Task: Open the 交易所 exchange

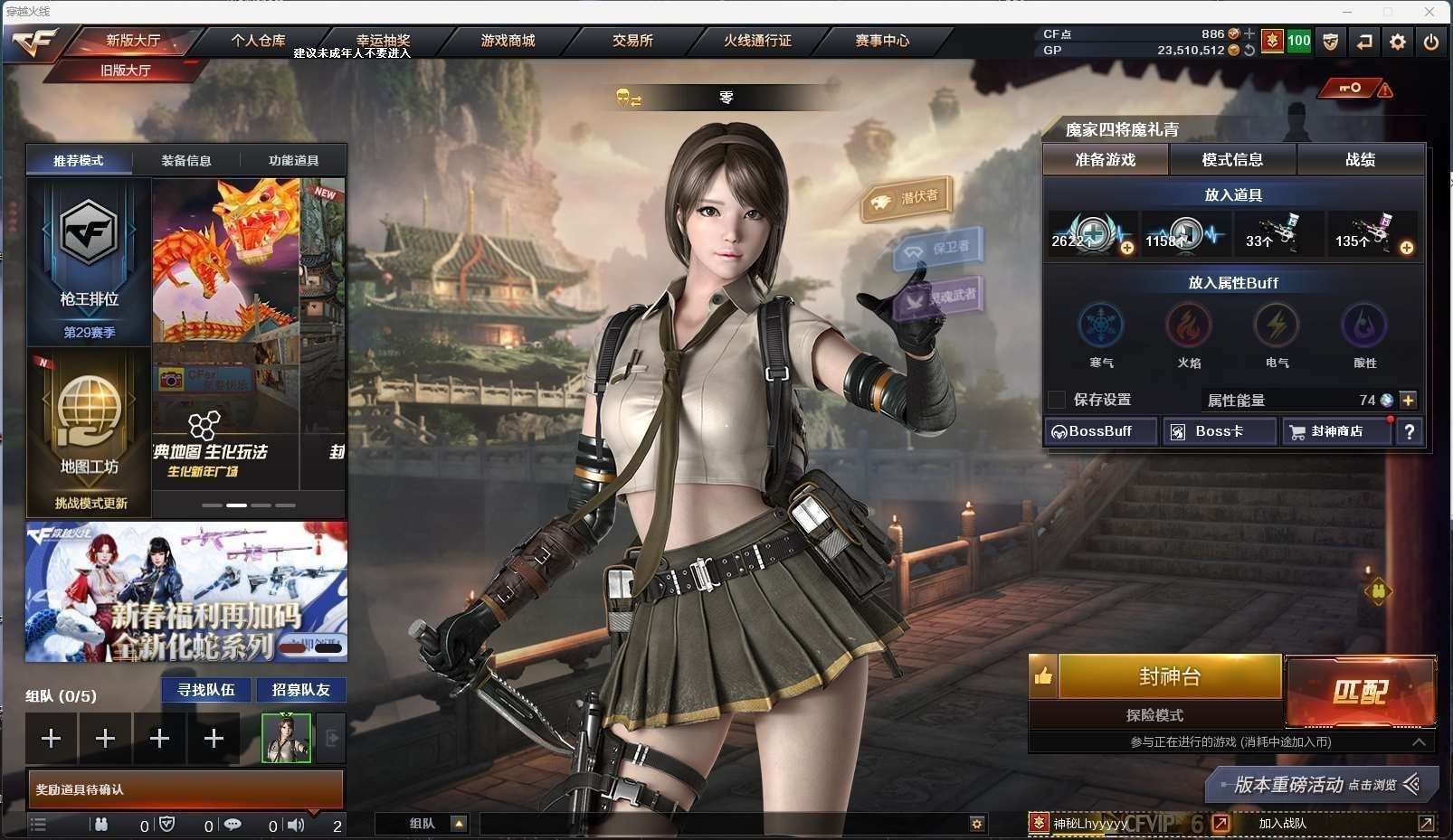Action: pyautogui.click(x=632, y=41)
